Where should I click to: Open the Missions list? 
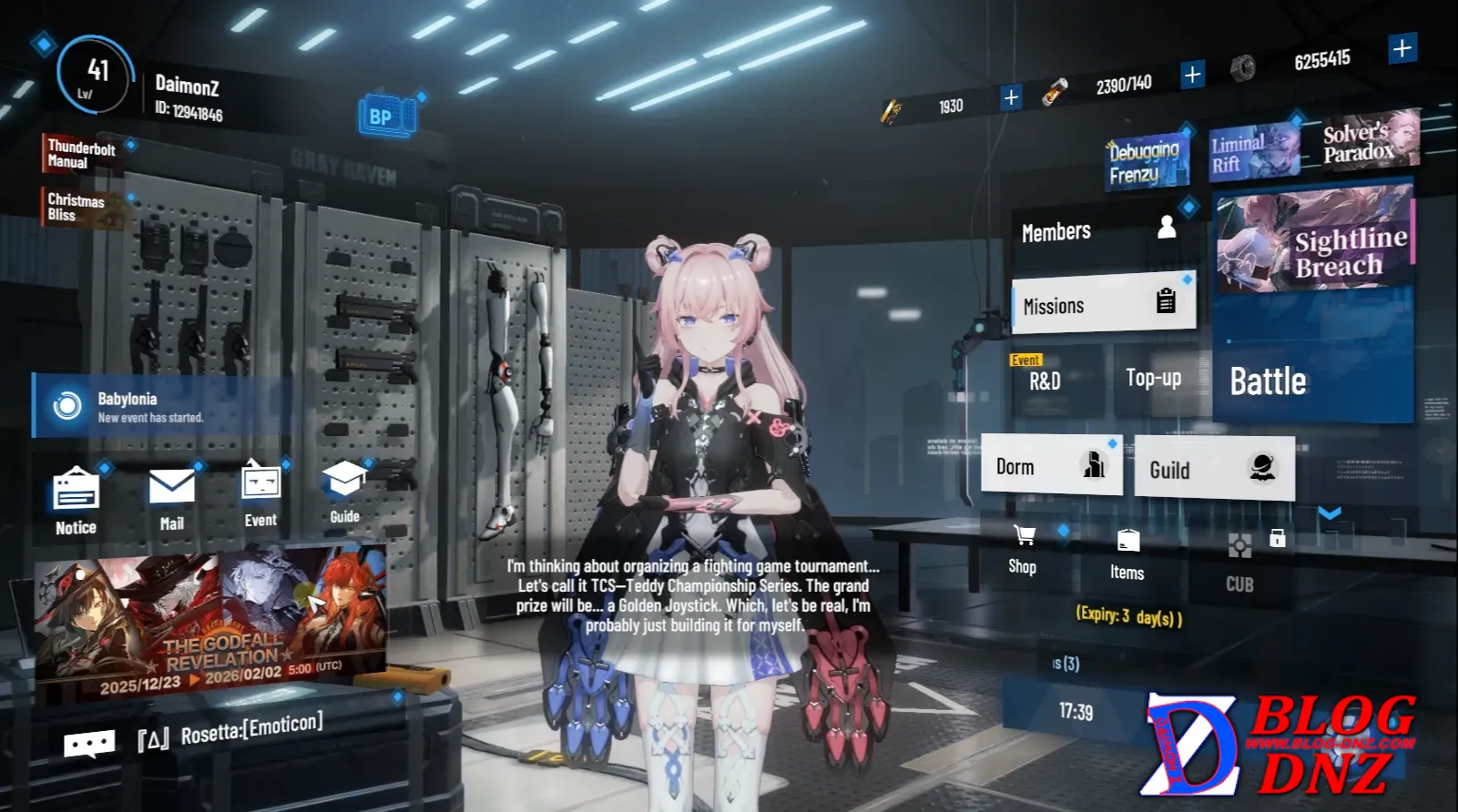pos(1103,304)
